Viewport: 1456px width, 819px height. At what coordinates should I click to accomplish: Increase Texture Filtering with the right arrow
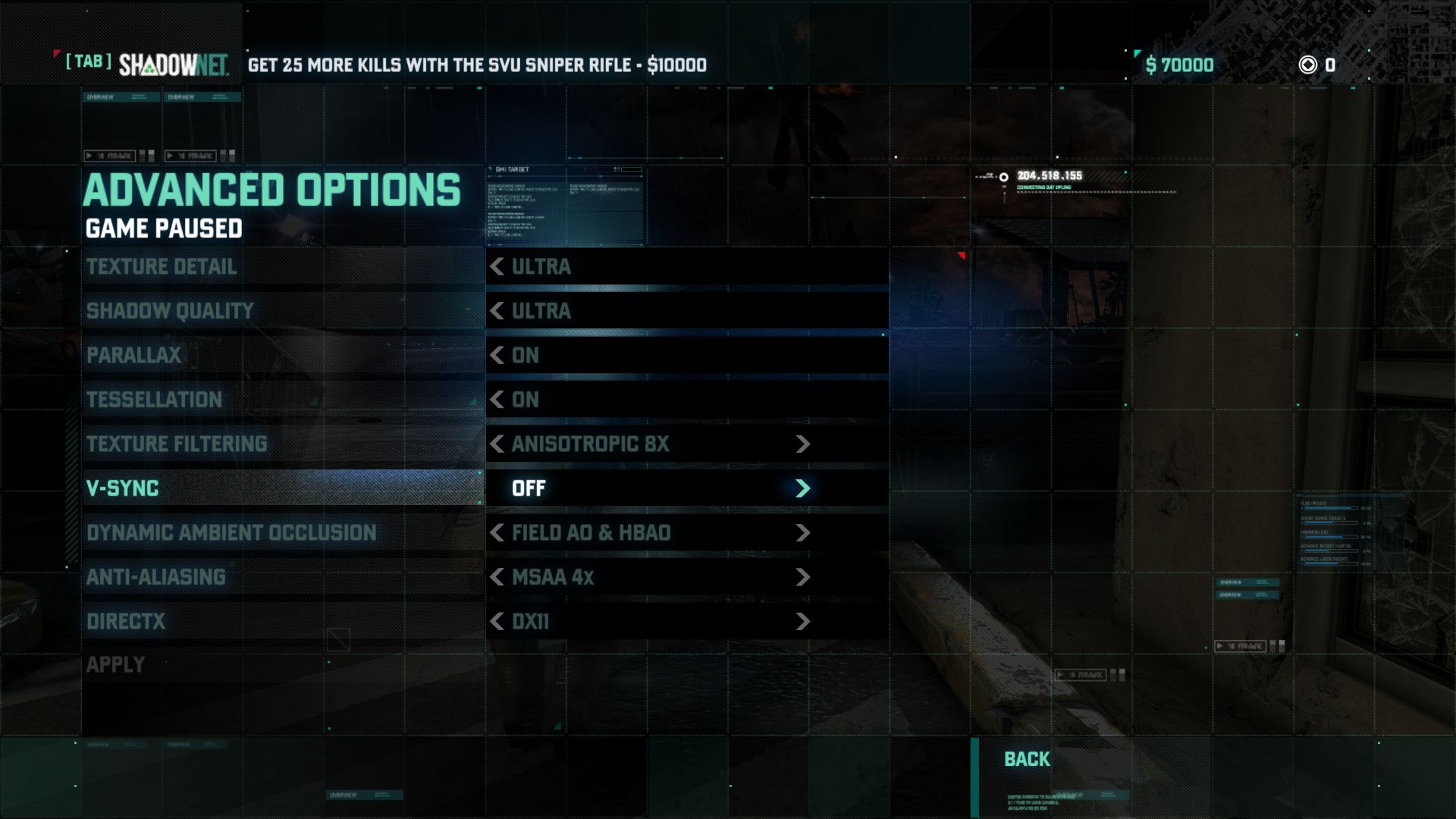pos(803,444)
